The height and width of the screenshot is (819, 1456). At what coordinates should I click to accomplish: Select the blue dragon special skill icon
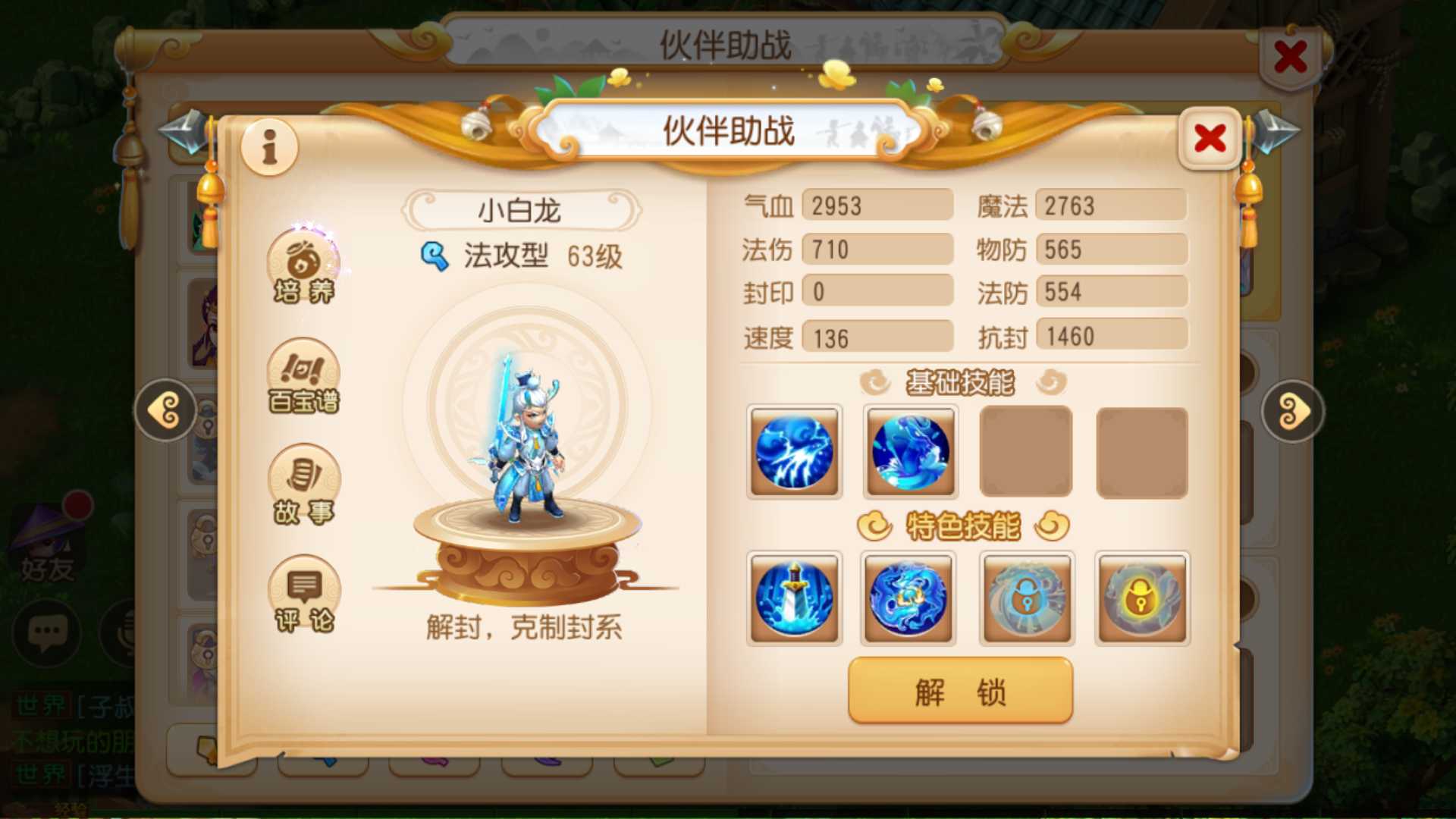tap(909, 598)
